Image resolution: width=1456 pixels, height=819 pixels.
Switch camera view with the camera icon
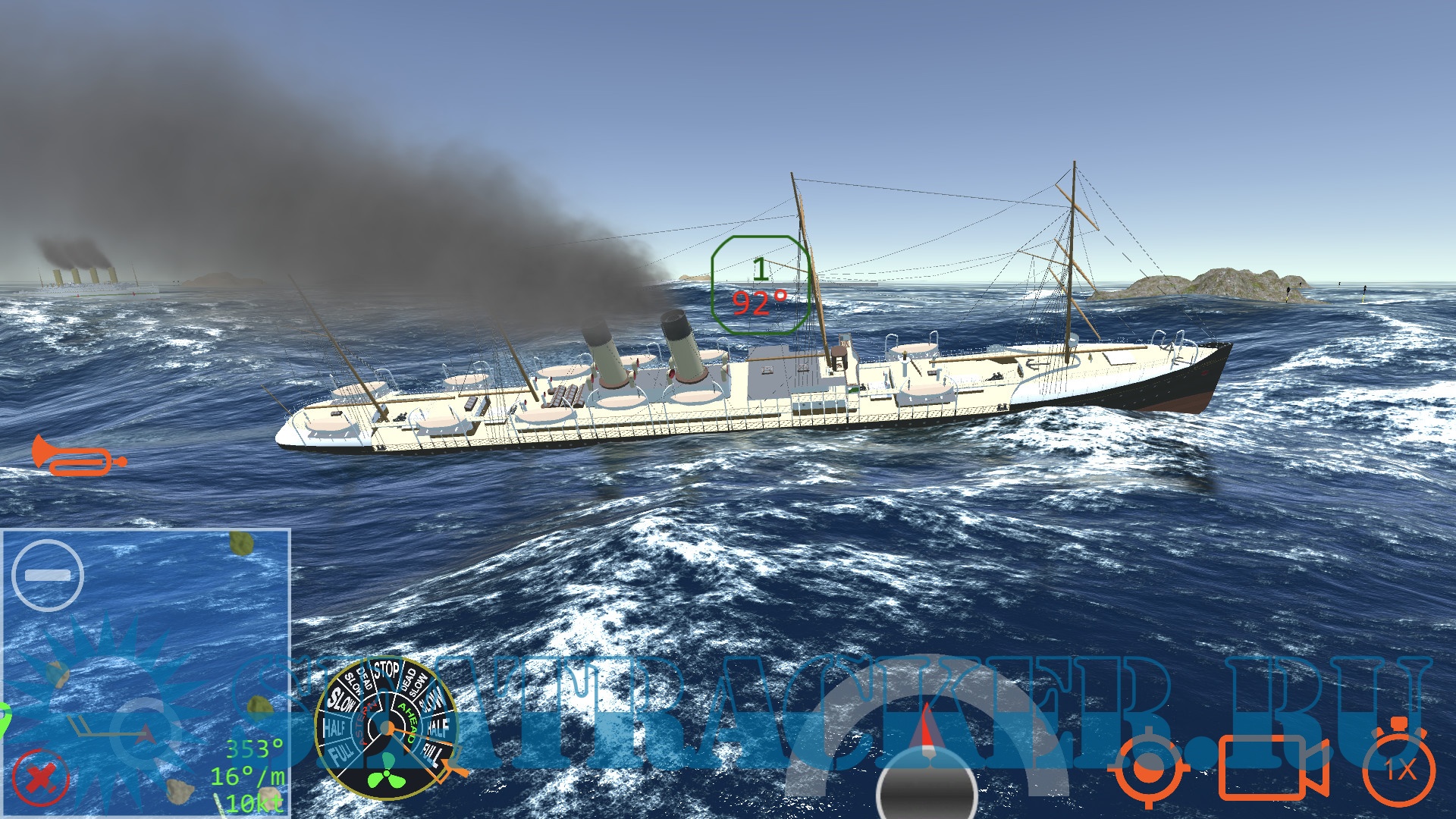pos(1272,767)
